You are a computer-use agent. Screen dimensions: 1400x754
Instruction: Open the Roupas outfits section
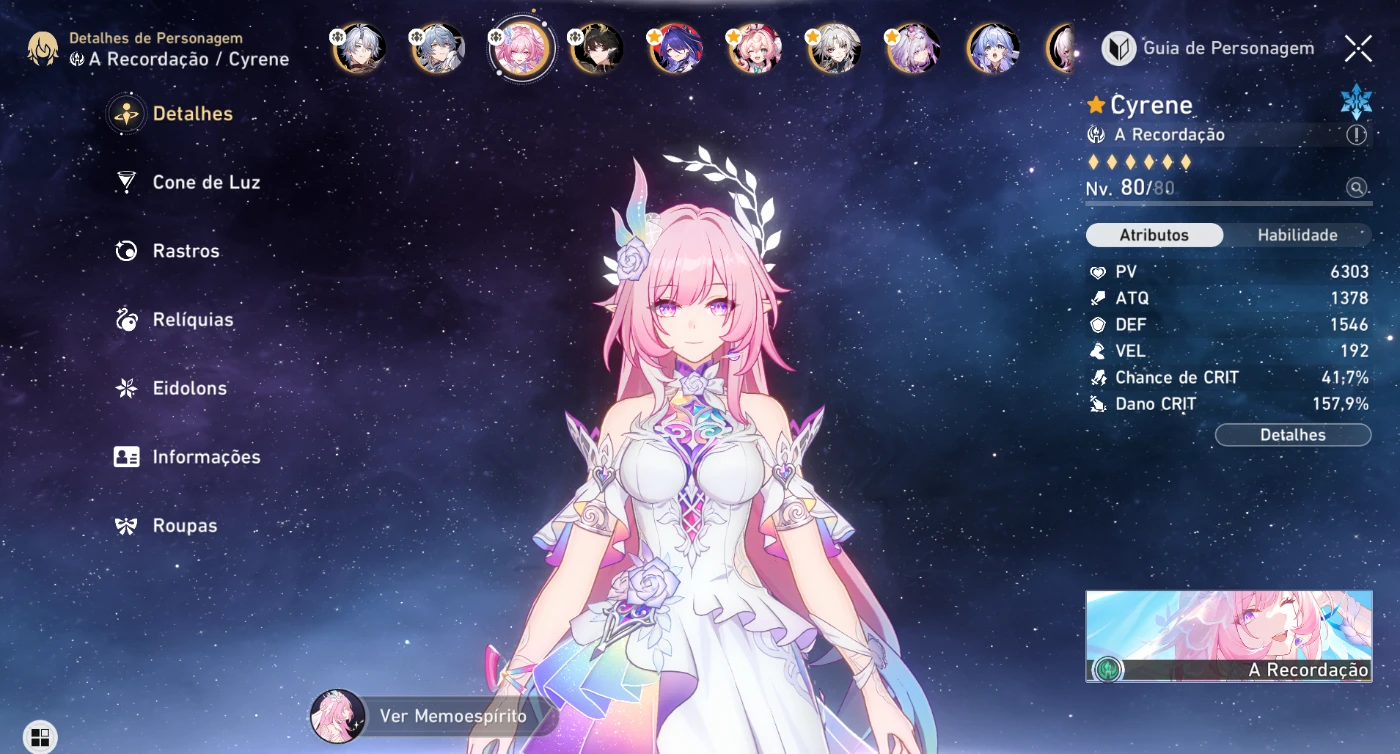(x=184, y=525)
